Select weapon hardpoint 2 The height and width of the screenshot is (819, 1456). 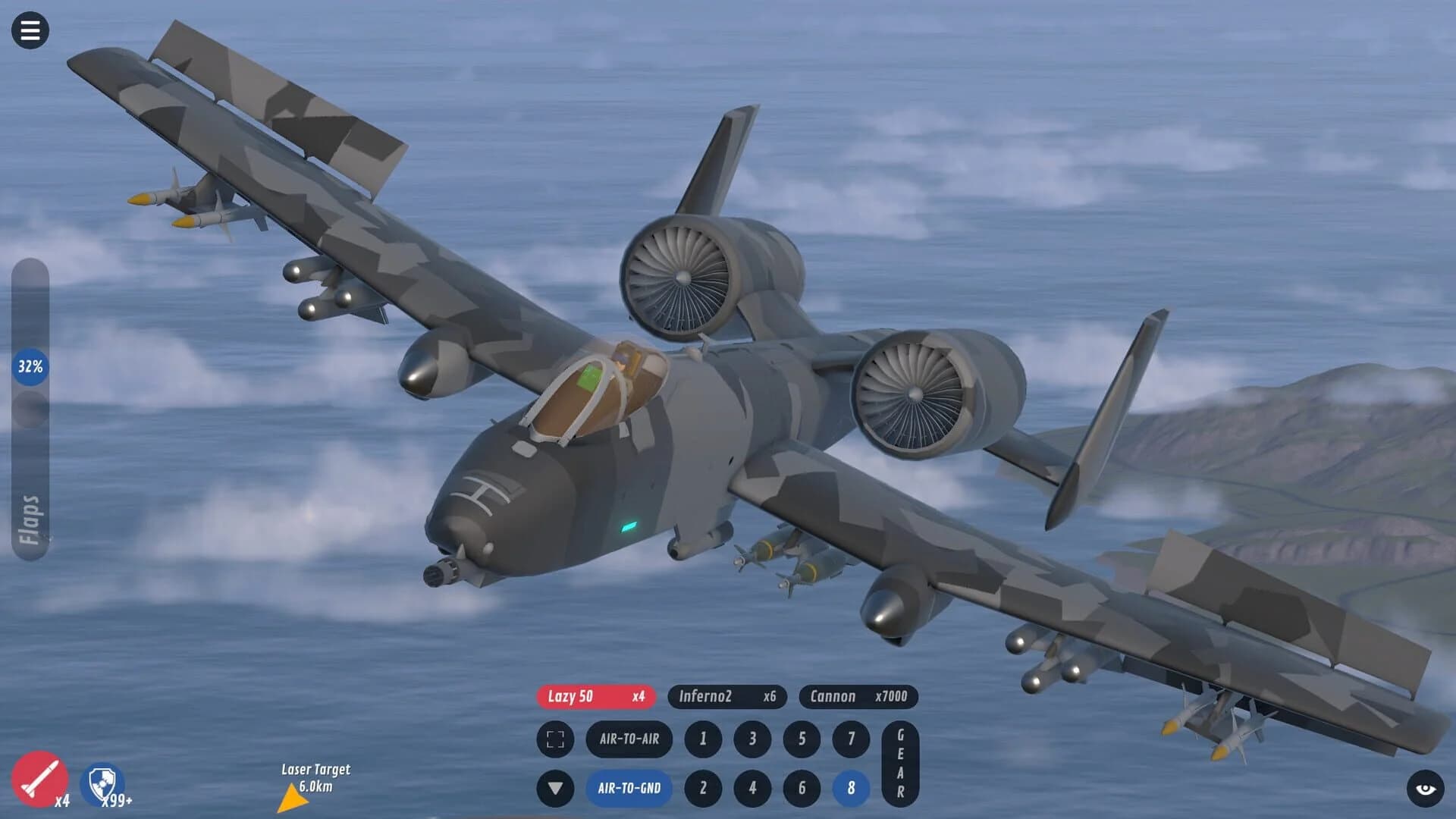(702, 789)
